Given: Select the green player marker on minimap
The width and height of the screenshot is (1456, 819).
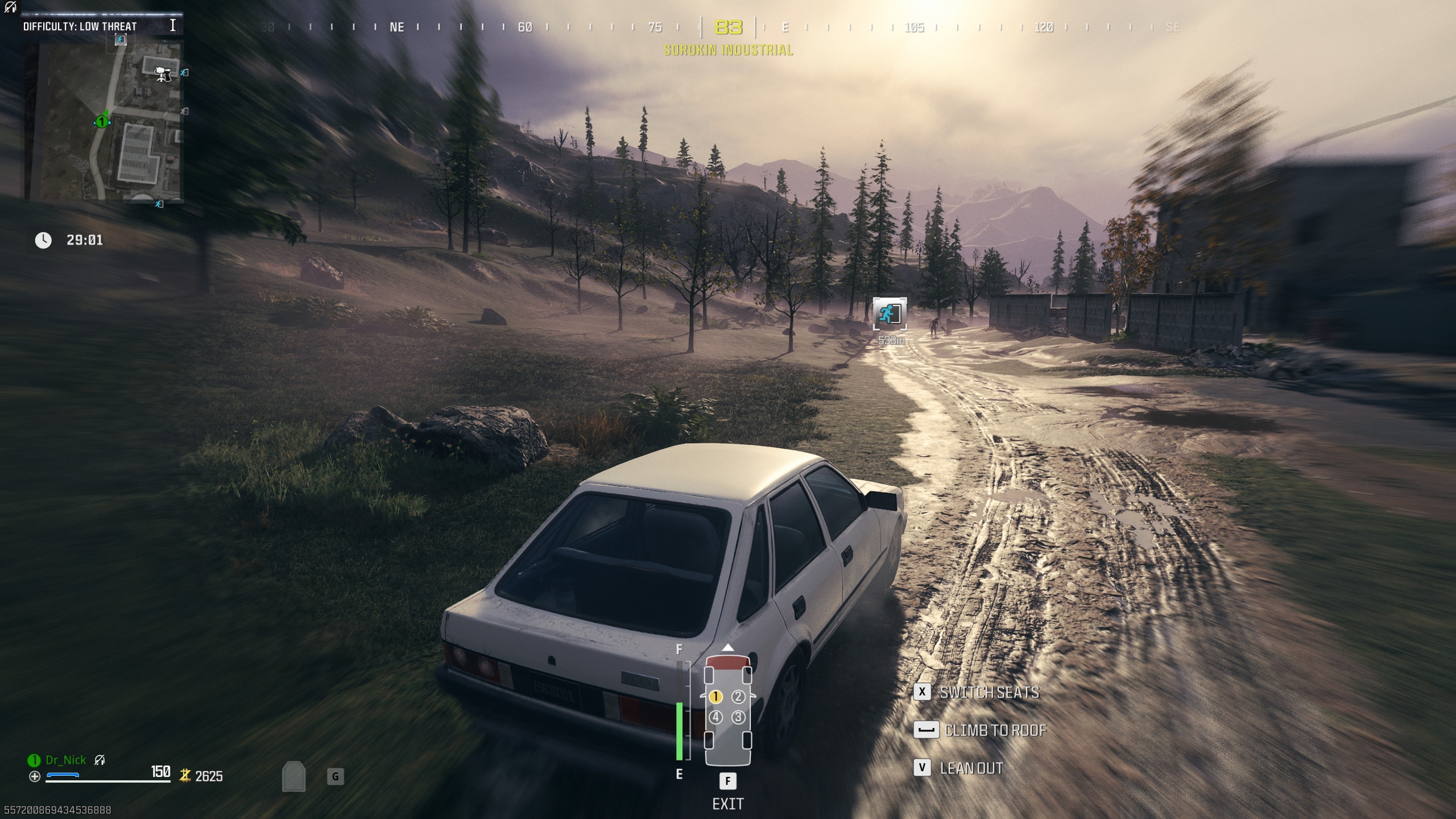Looking at the screenshot, I should [102, 122].
